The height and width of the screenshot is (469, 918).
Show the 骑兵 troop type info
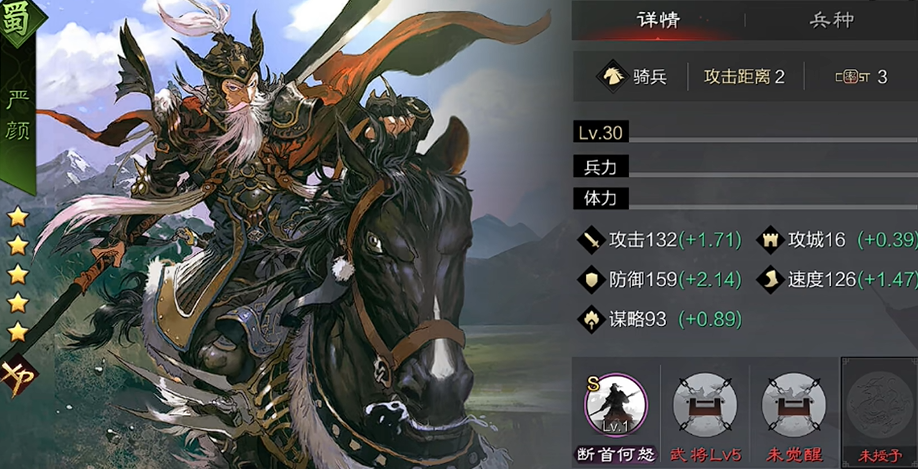pyautogui.click(x=634, y=76)
